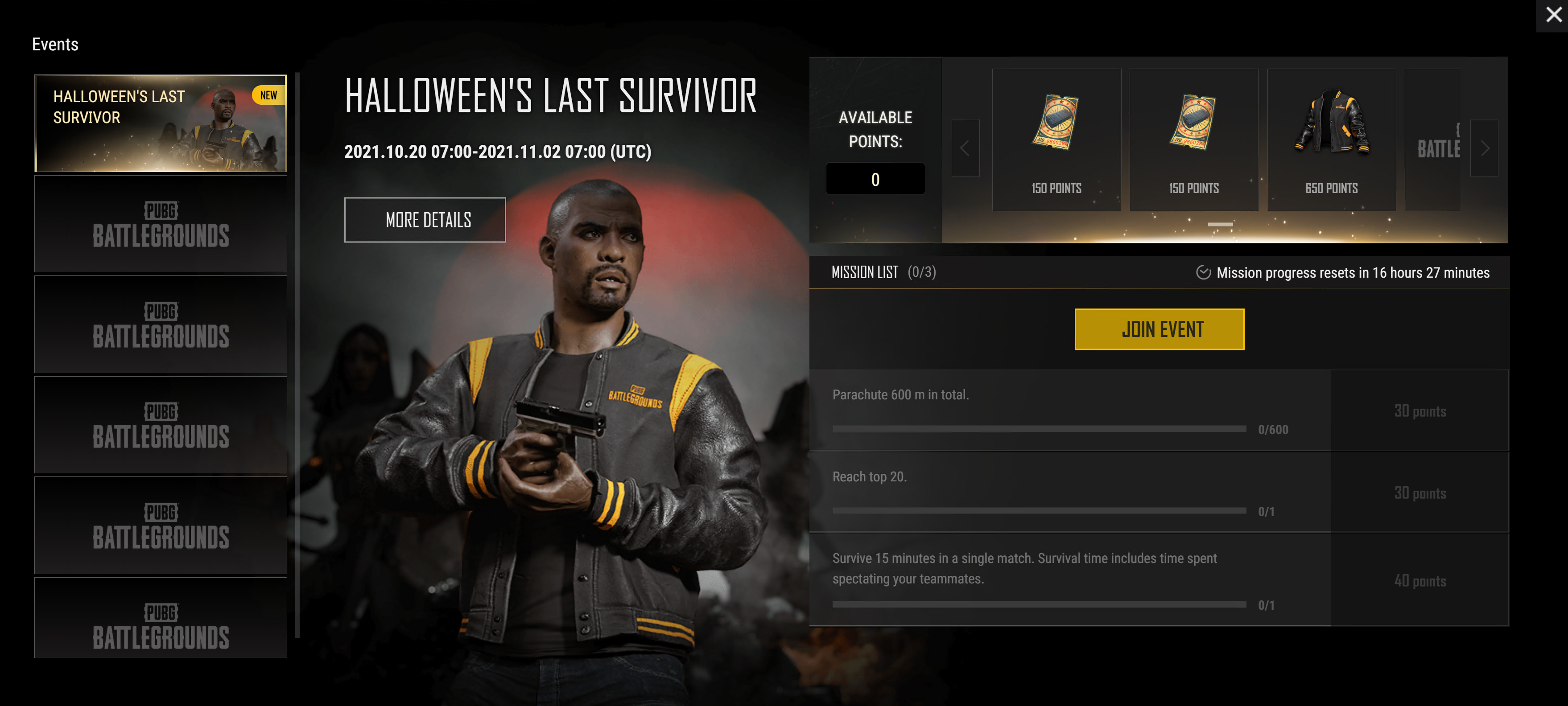
Task: Select the Parachute 600 m mission row
Action: [1069, 410]
